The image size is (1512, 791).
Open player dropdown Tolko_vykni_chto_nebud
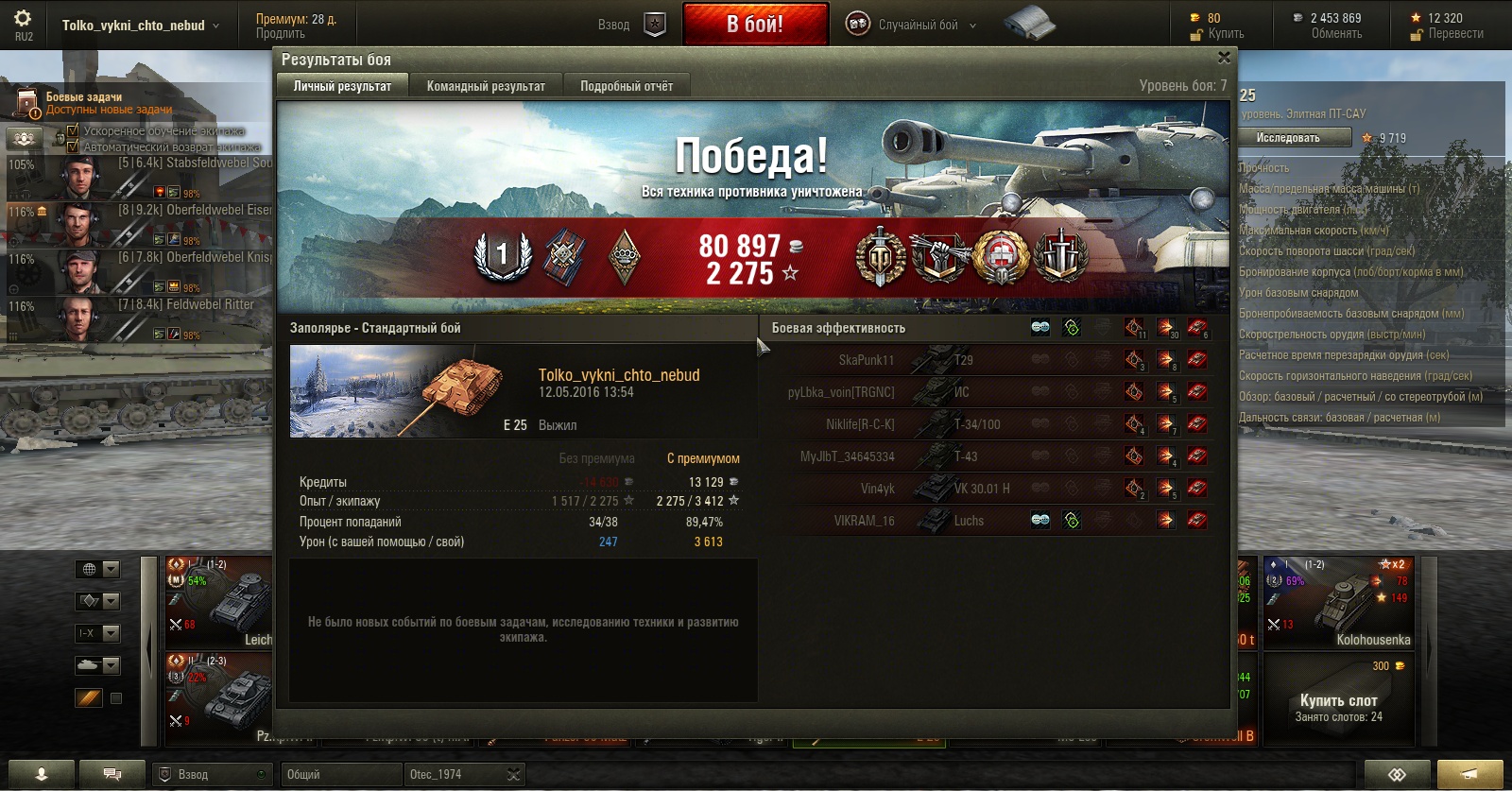click(x=140, y=26)
